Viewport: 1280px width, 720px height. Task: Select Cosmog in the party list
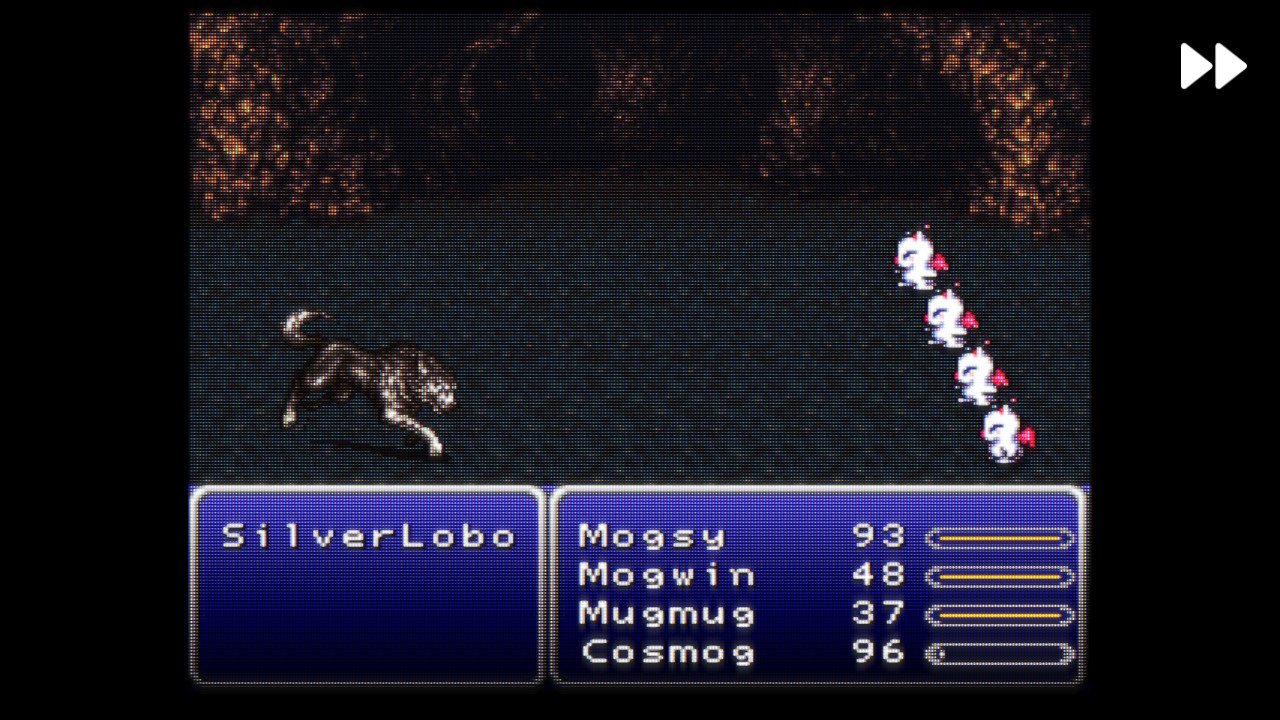(668, 653)
